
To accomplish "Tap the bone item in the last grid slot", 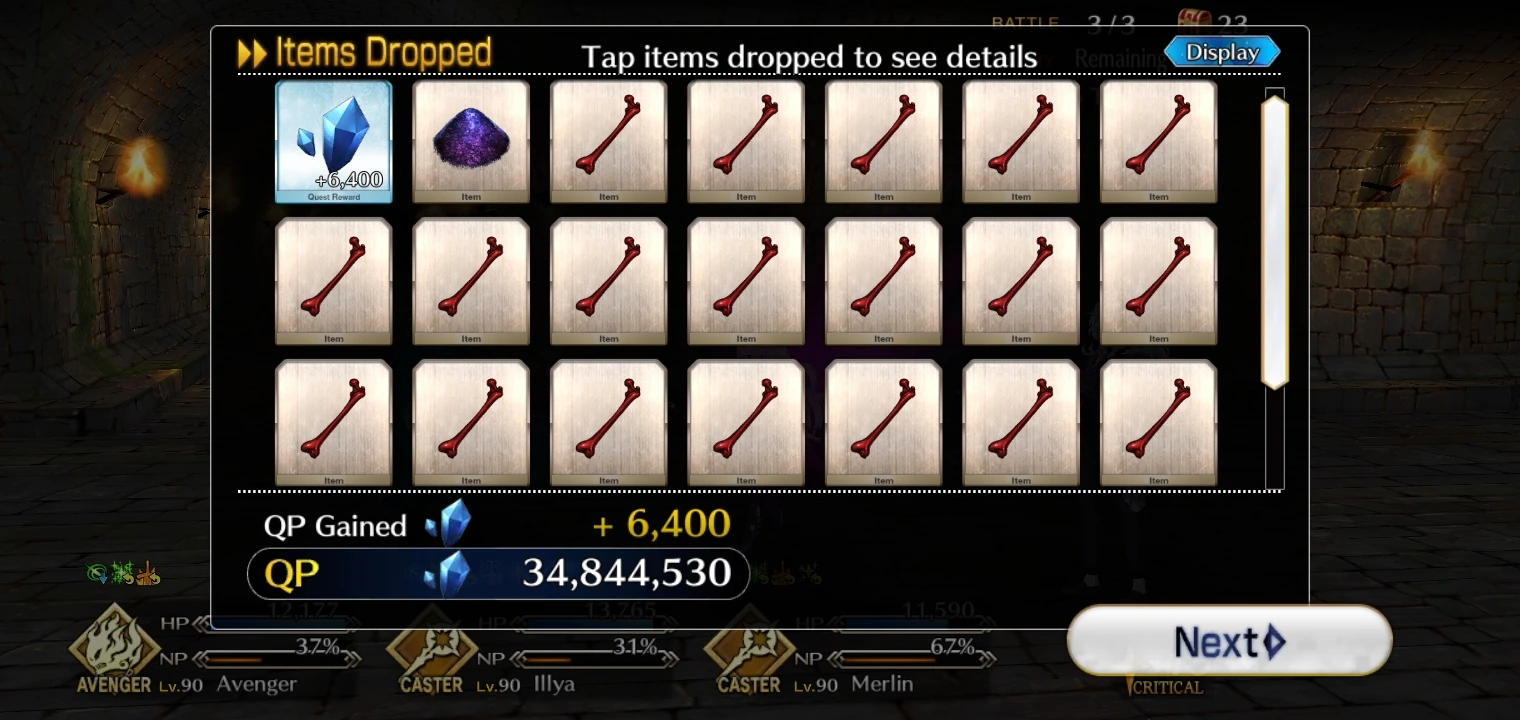I will (x=1158, y=422).
